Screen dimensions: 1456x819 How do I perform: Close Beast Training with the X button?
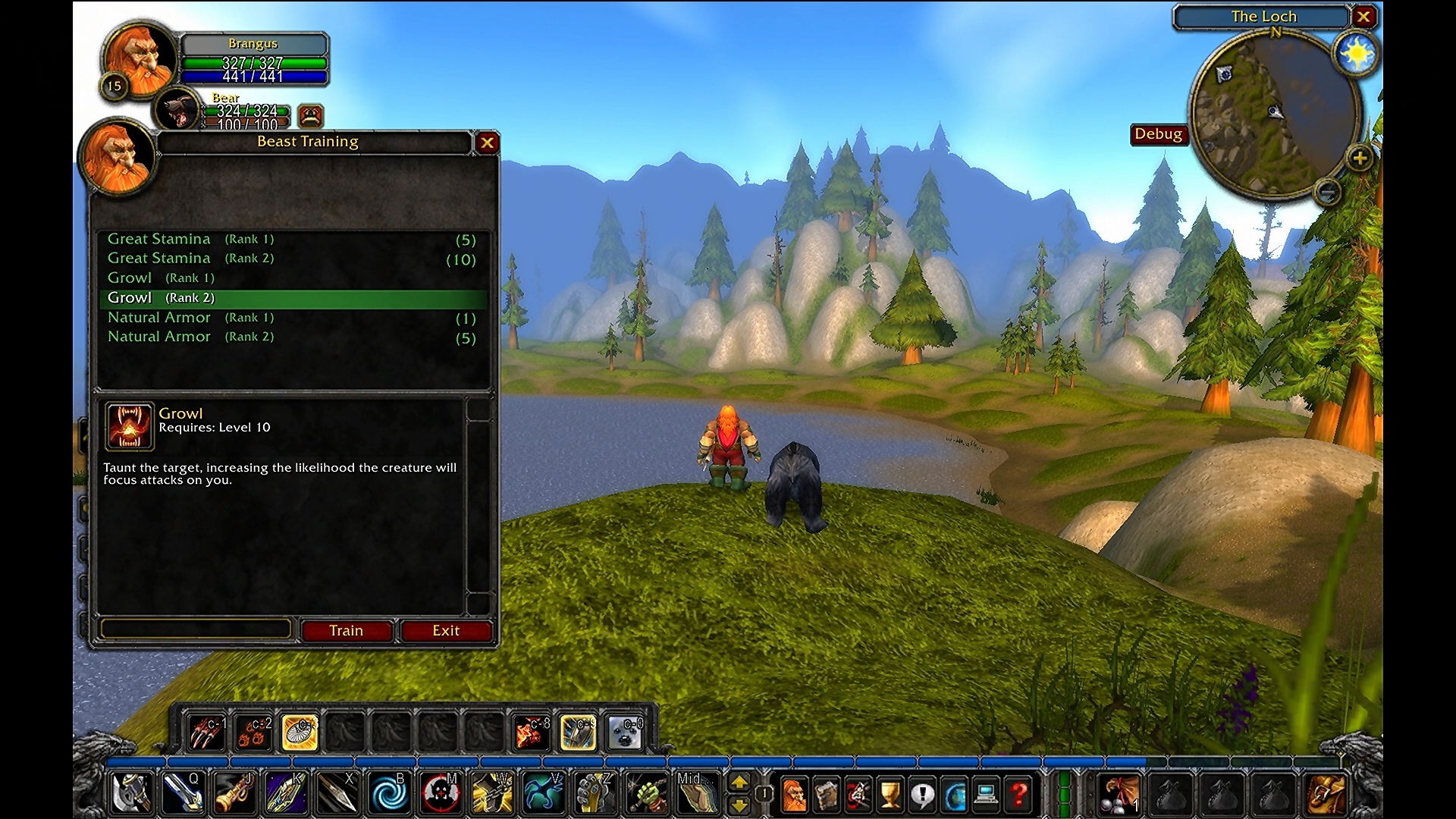coord(487,143)
